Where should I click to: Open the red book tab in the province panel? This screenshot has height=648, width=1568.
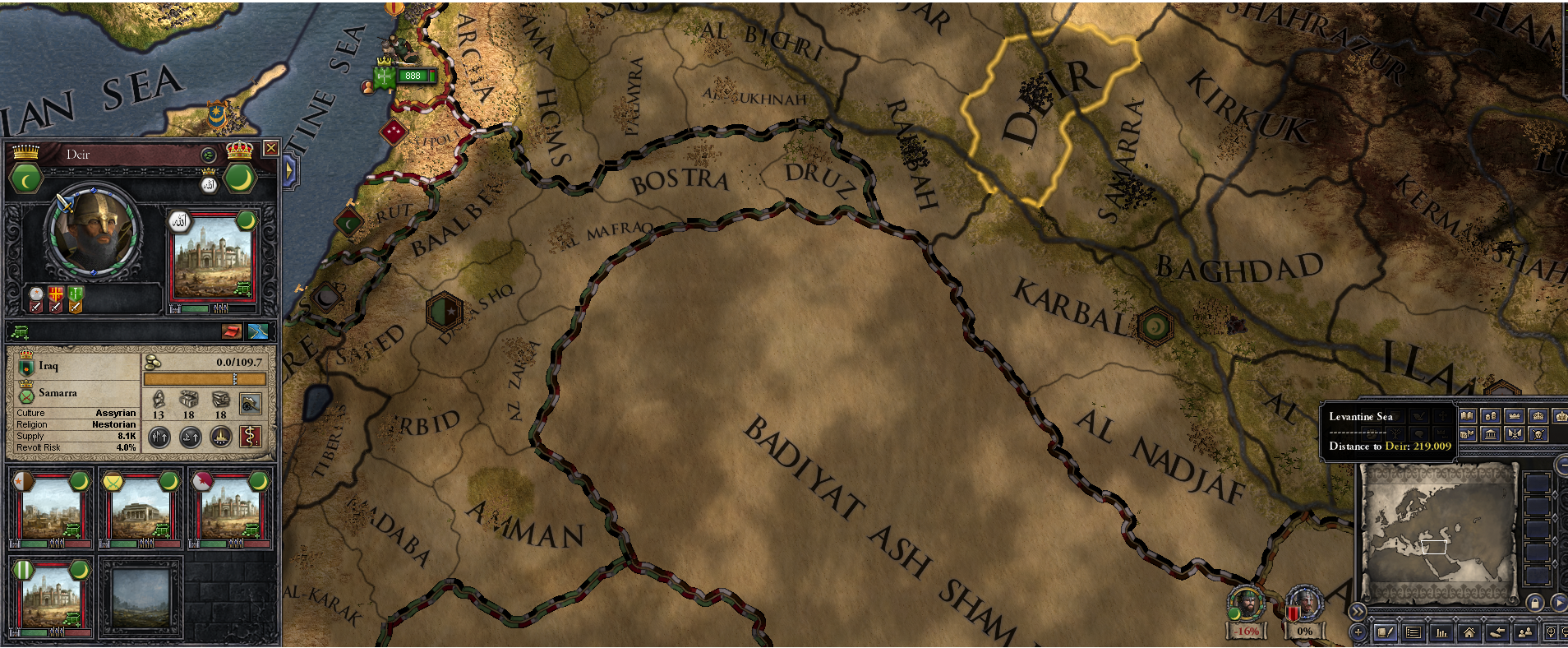click(x=233, y=332)
